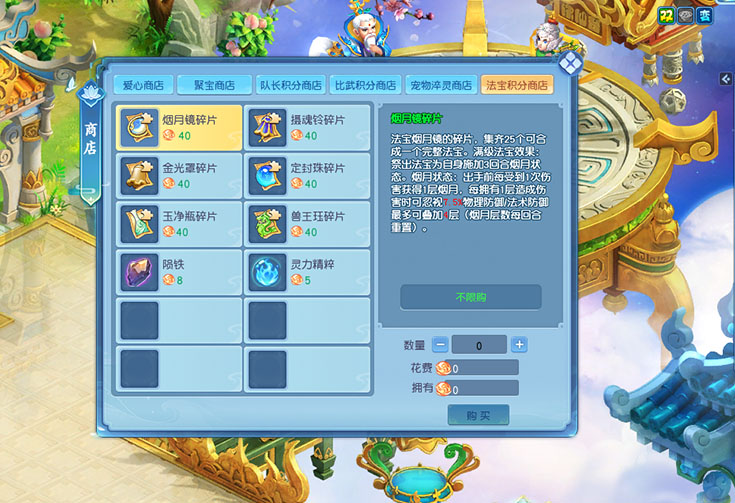Click the quantity input field
The height and width of the screenshot is (503, 735).
click(480, 345)
